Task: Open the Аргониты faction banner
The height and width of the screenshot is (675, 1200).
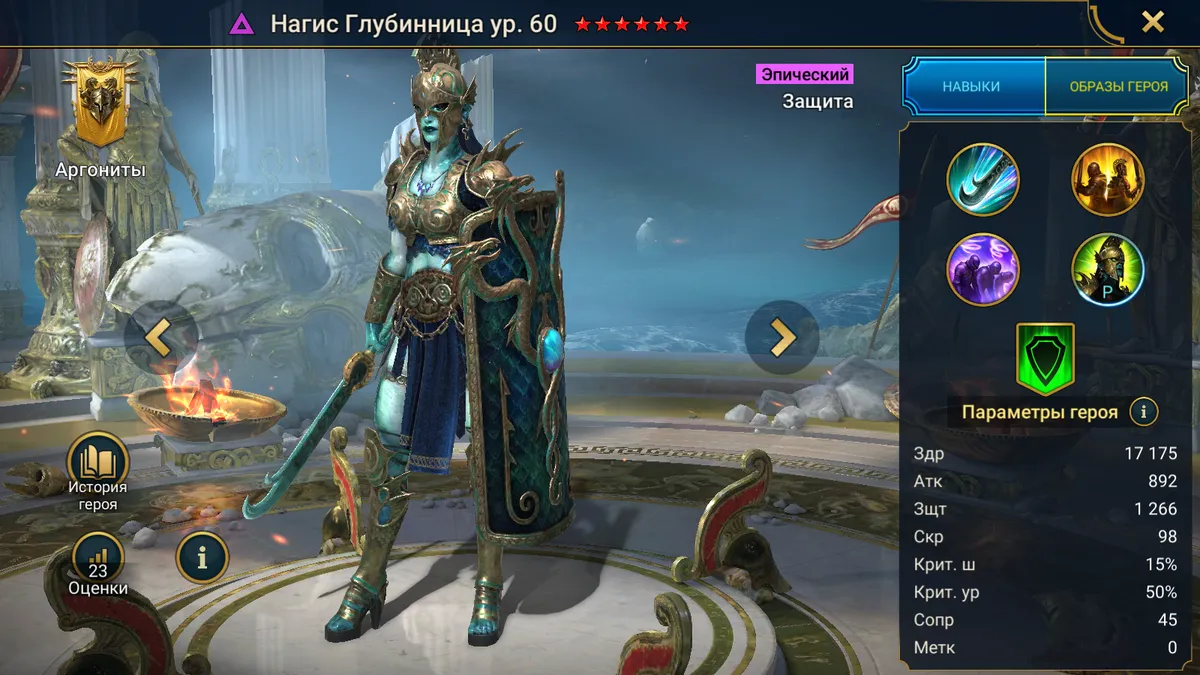Action: (100, 105)
